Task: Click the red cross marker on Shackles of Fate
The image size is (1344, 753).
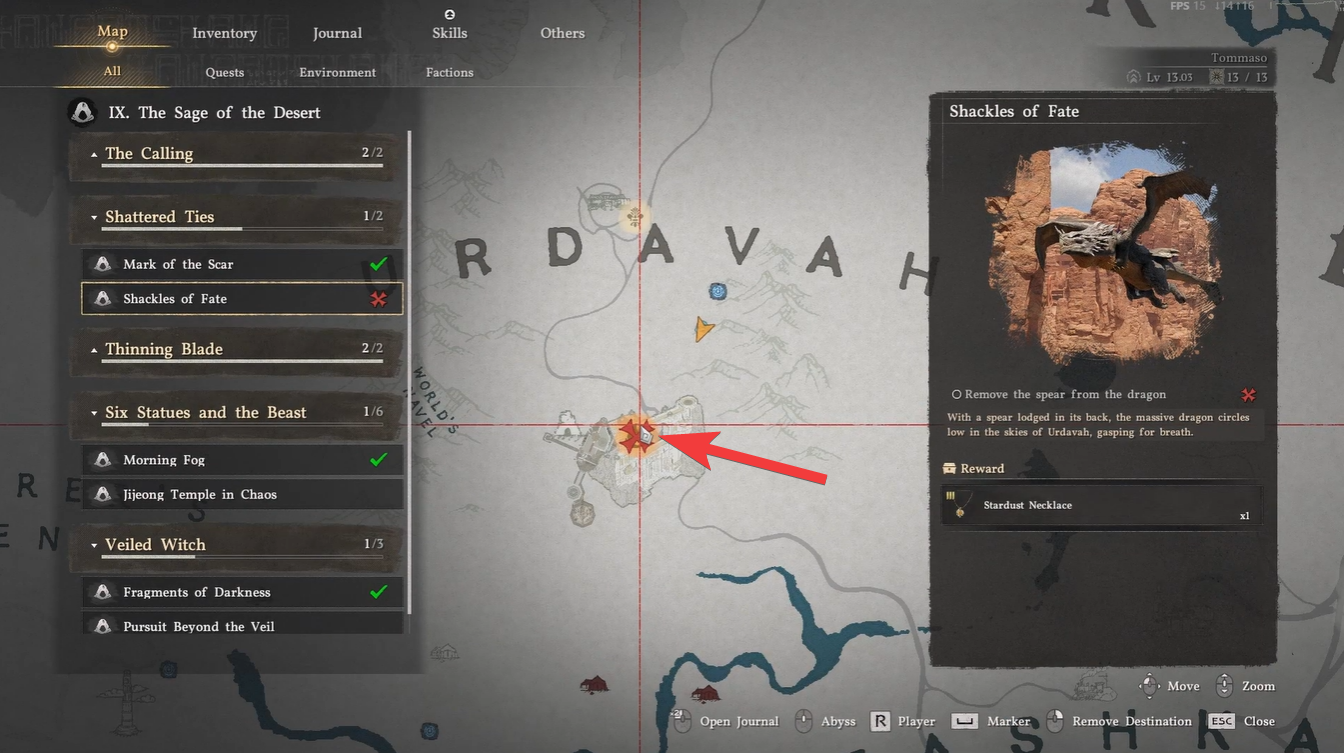Action: point(378,298)
